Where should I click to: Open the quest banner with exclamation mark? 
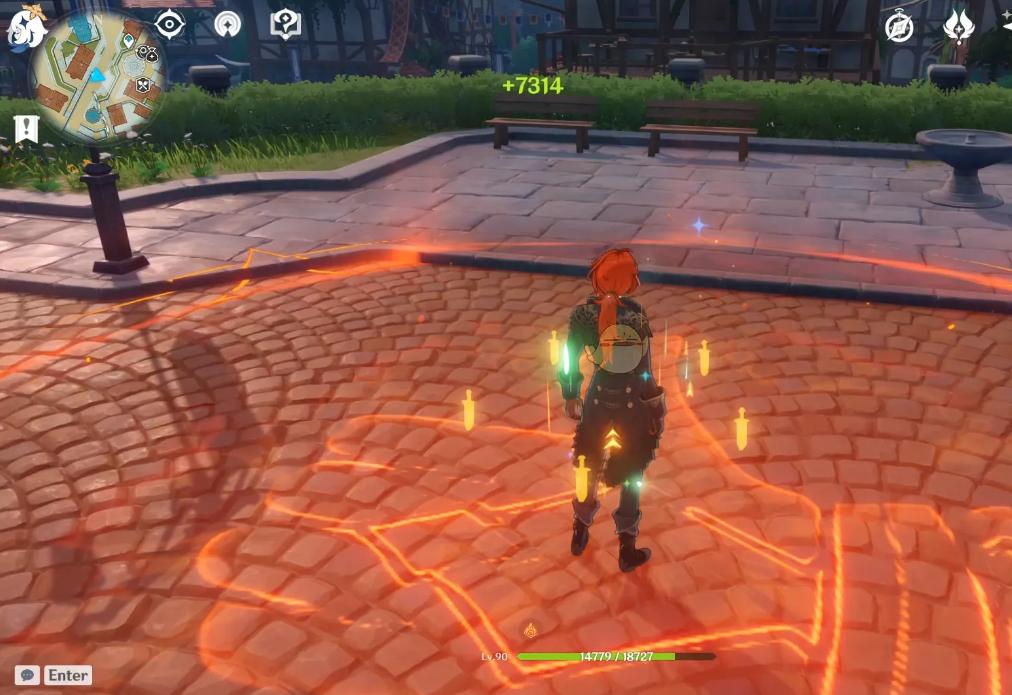click(26, 128)
